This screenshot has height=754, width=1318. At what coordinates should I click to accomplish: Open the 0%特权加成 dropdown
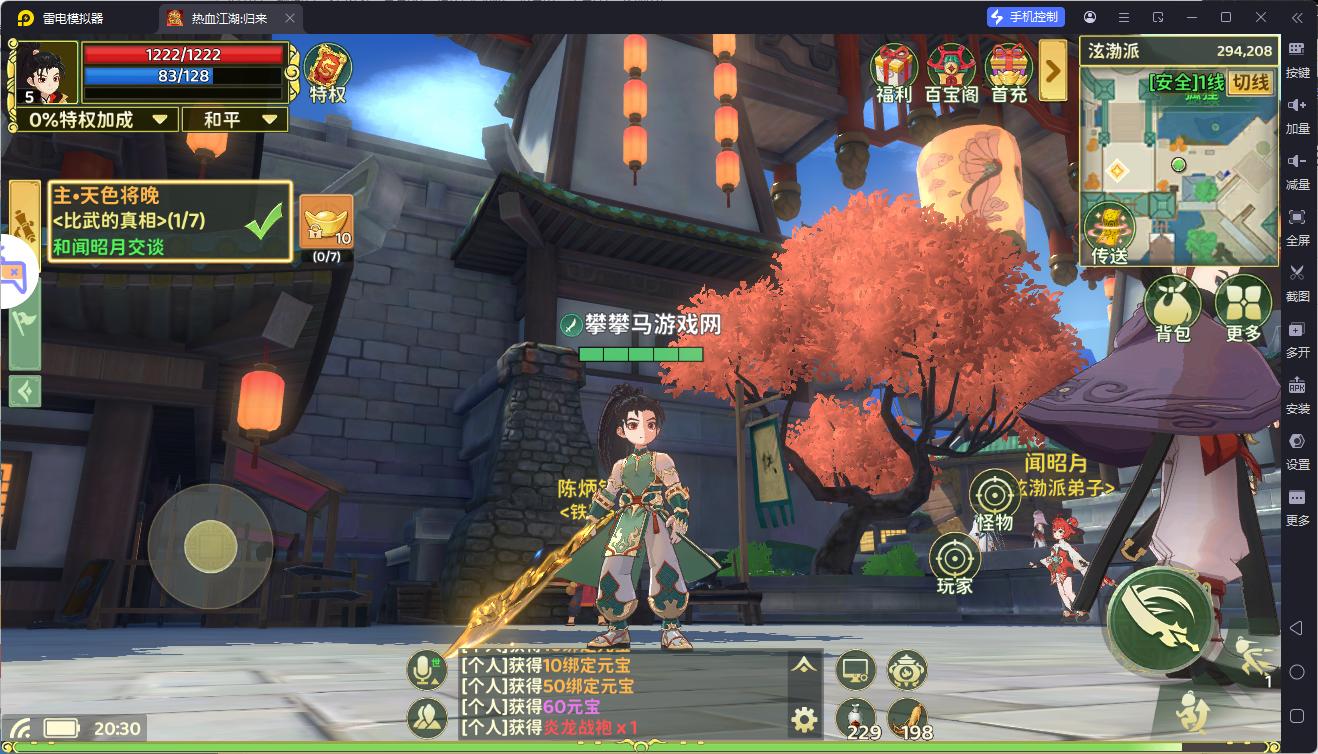pyautogui.click(x=96, y=120)
